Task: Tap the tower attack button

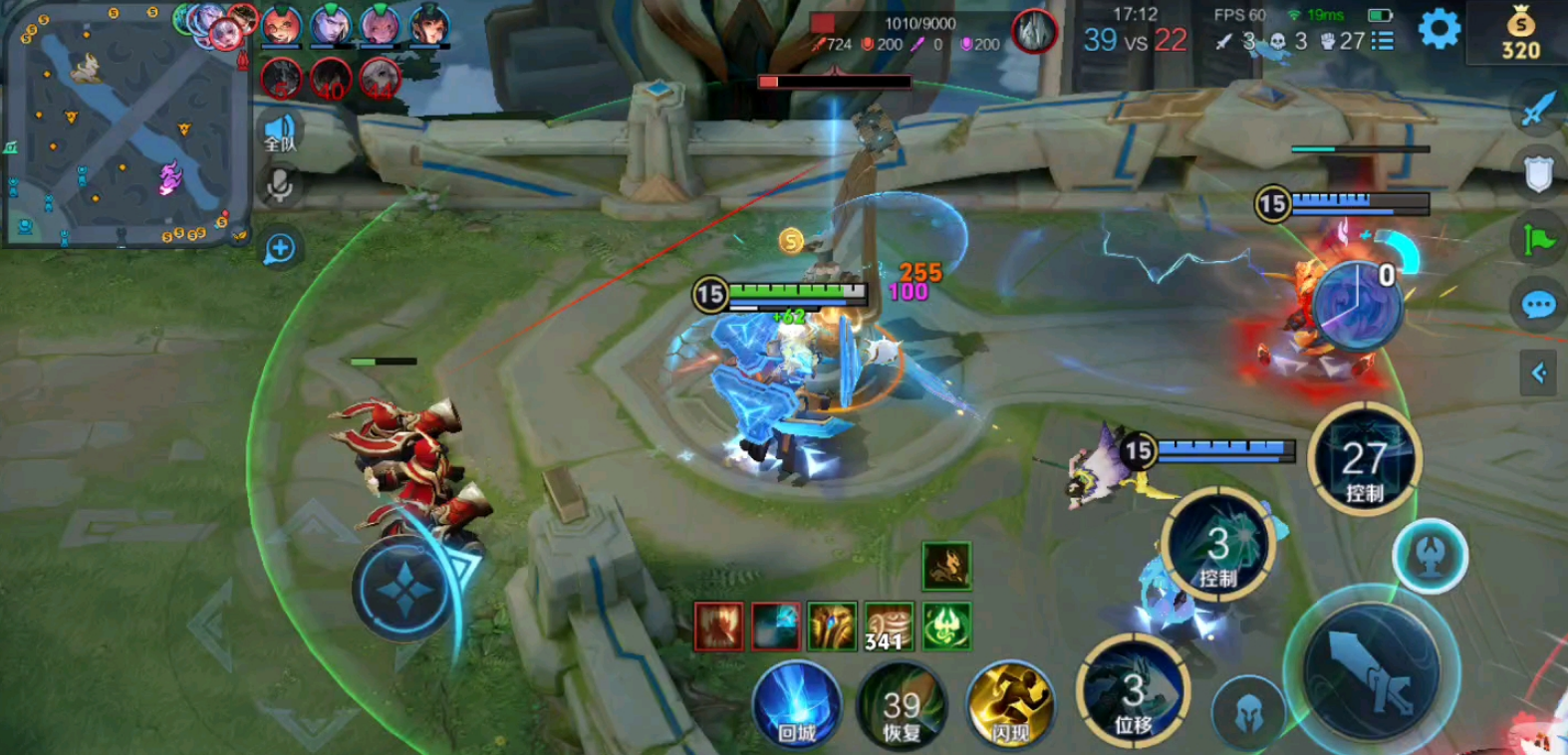Action: click(1430, 557)
